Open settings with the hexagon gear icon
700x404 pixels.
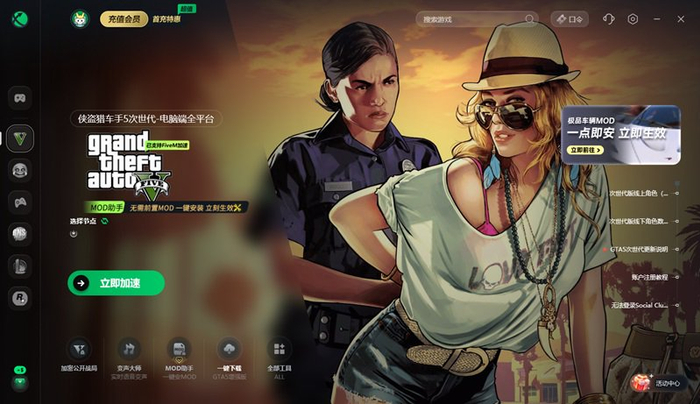tap(633, 19)
